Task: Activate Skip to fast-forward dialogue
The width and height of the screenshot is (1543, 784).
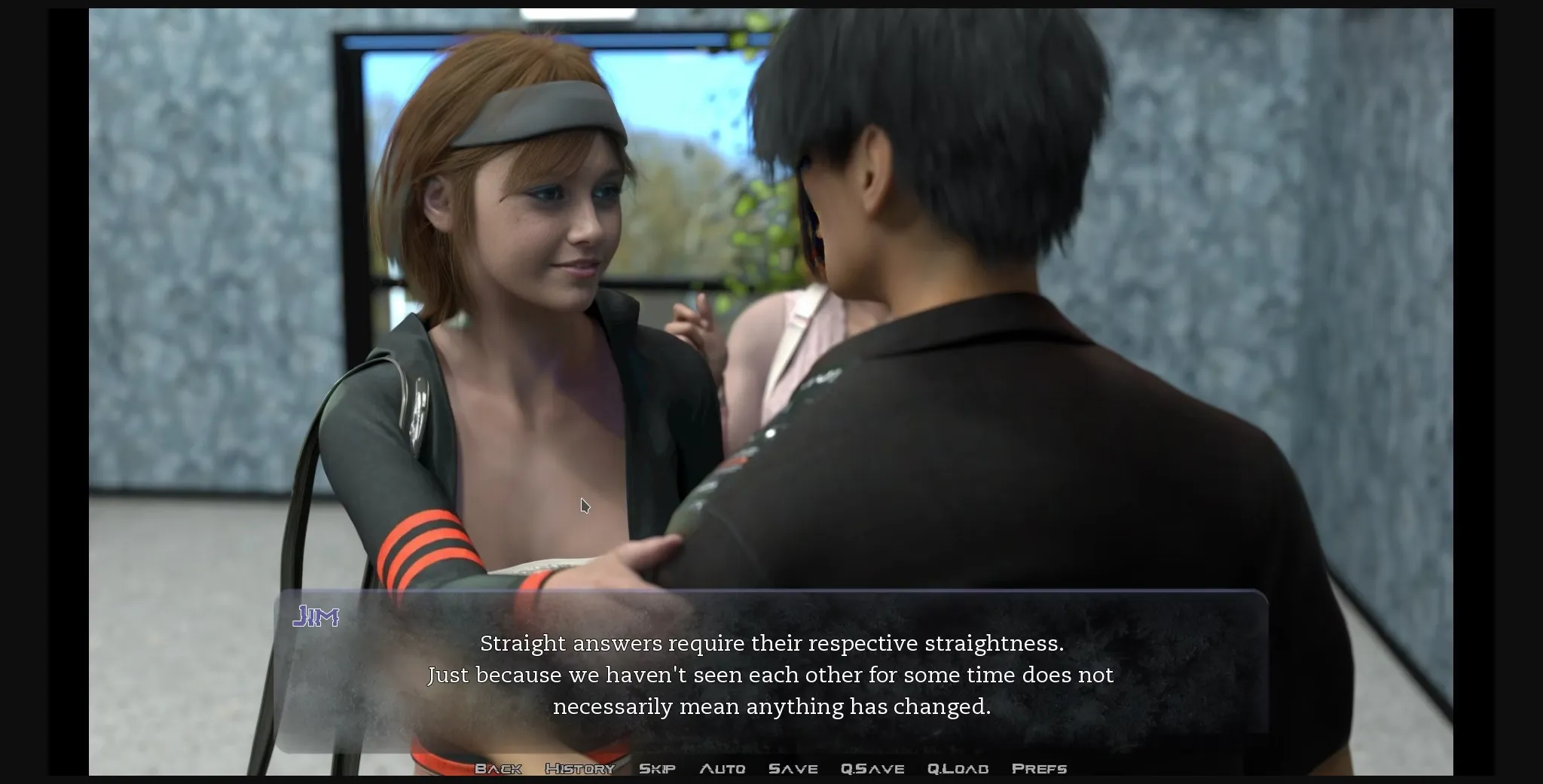Action: 657,769
